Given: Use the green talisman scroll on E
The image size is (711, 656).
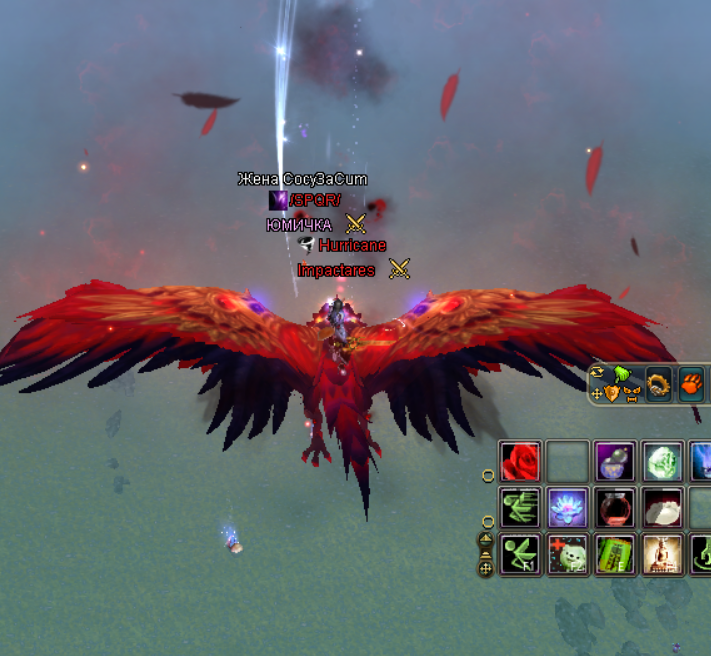Looking at the screenshot, I should click(615, 554).
